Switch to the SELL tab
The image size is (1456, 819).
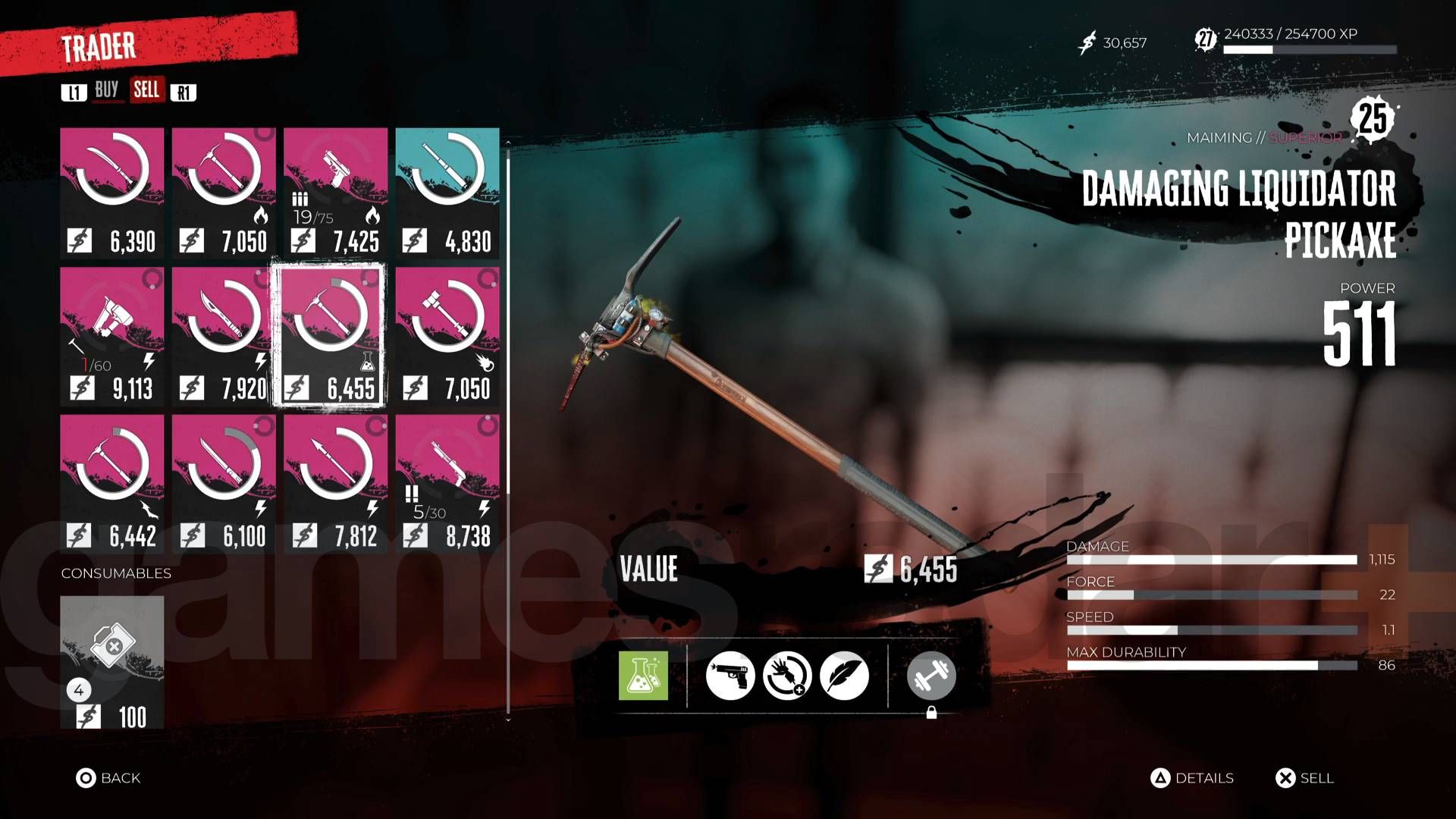click(x=147, y=91)
